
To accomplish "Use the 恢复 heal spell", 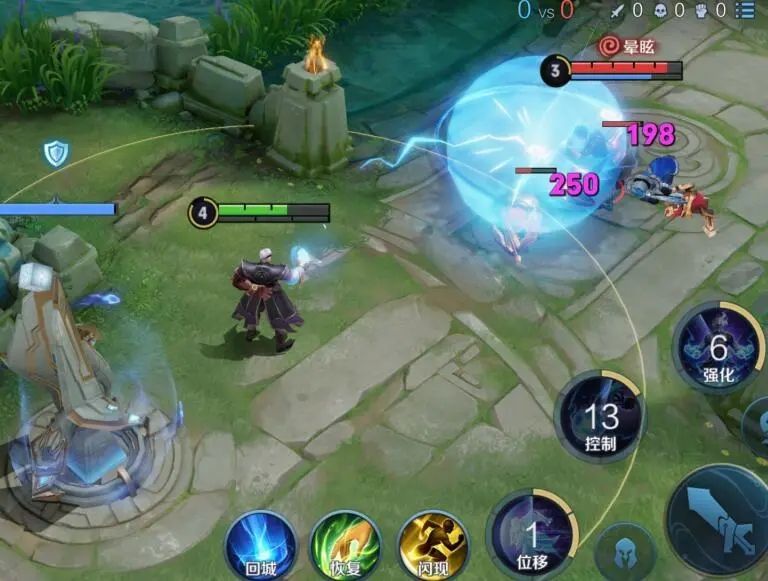I will pos(346,545).
